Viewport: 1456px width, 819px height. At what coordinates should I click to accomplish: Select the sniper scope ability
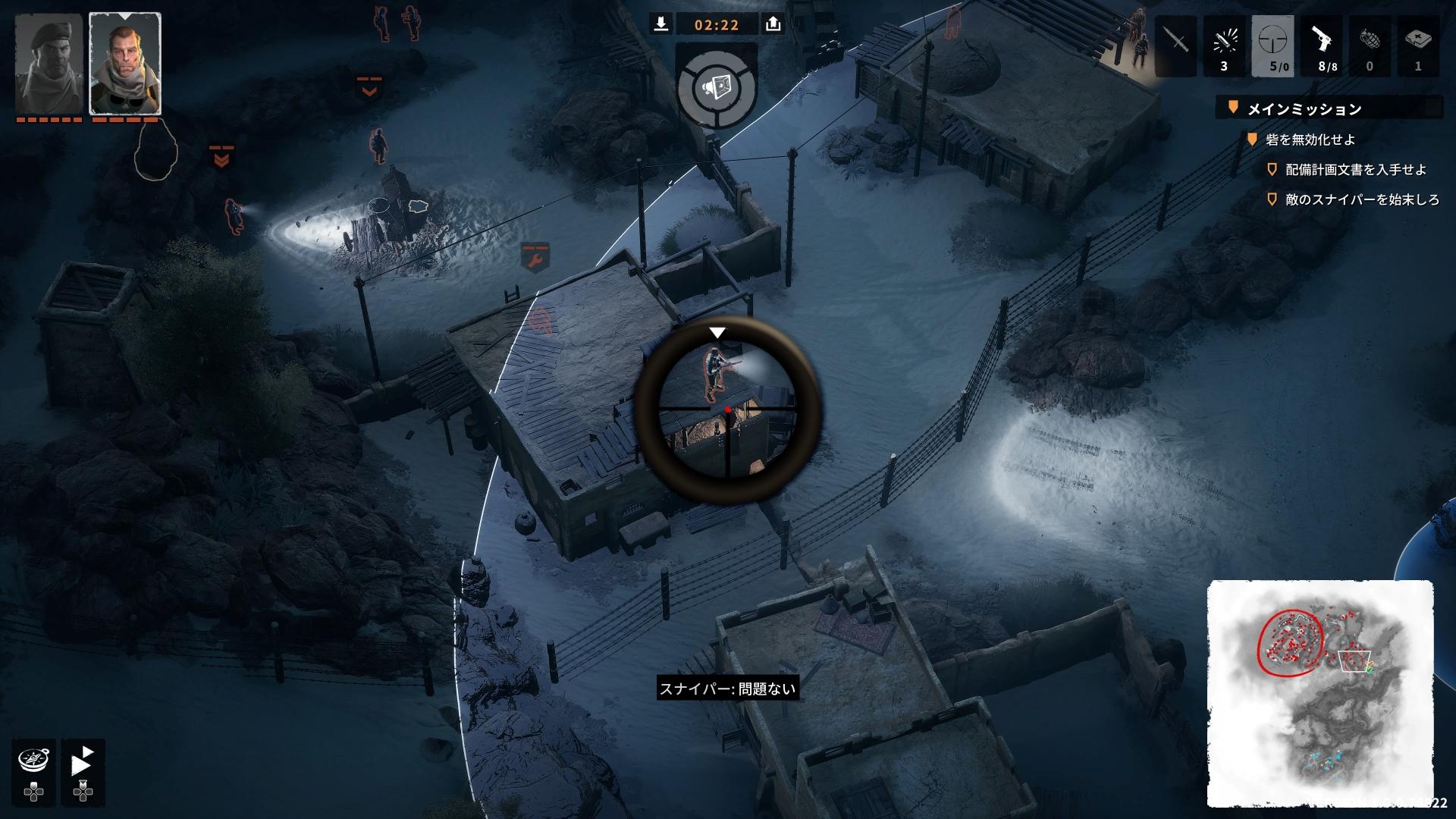1272,45
